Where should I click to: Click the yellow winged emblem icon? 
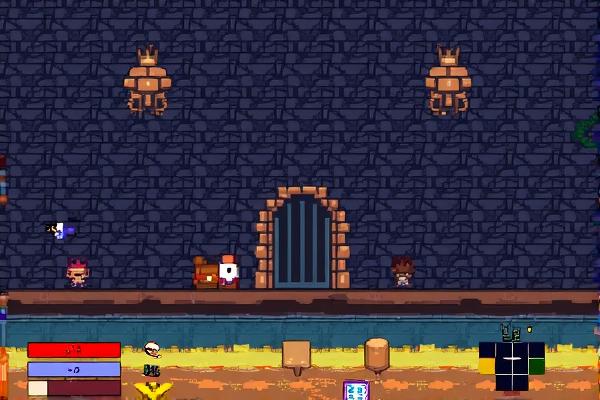[x=153, y=390]
